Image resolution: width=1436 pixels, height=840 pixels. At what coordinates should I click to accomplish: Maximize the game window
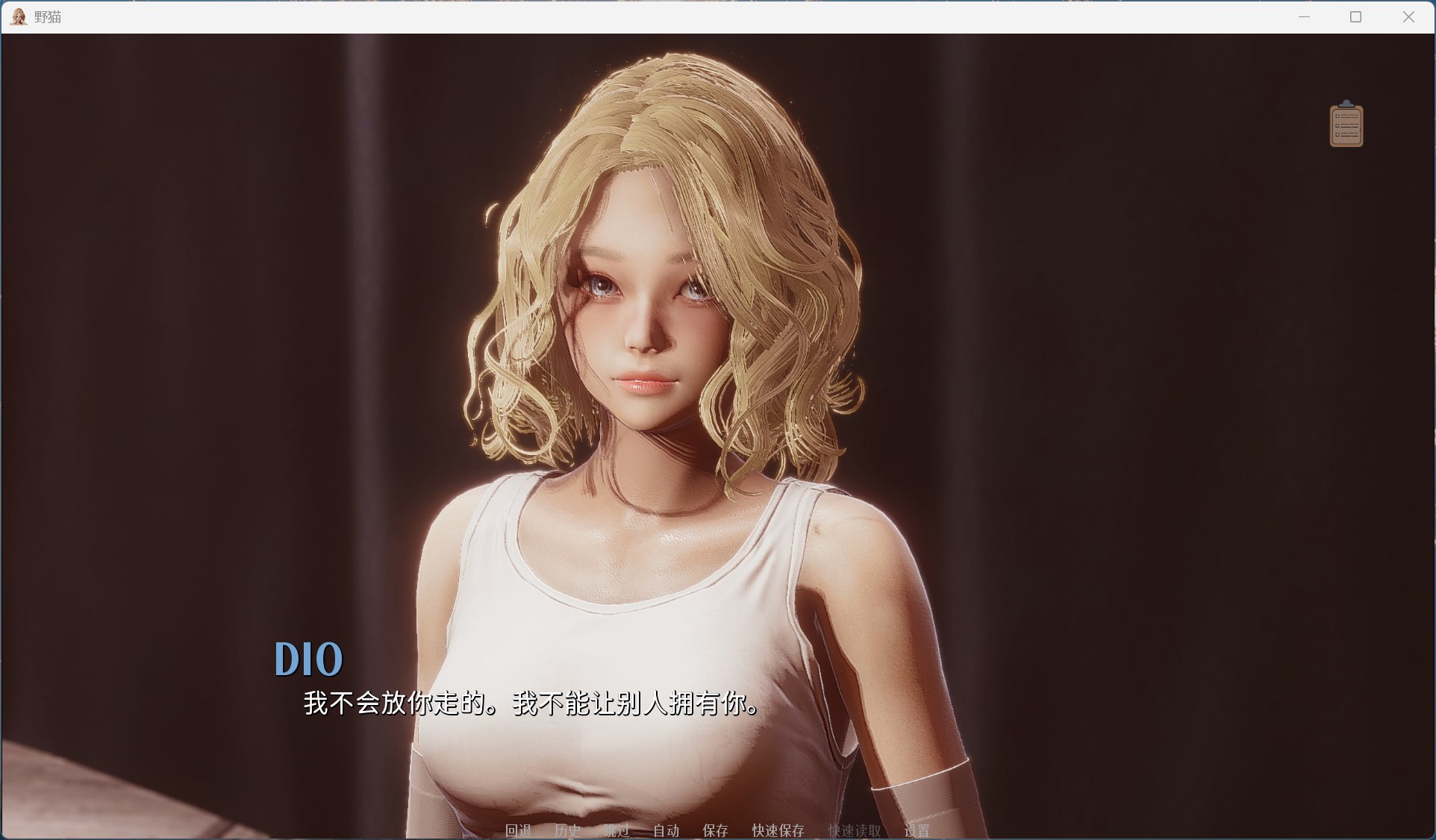pyautogui.click(x=1355, y=16)
